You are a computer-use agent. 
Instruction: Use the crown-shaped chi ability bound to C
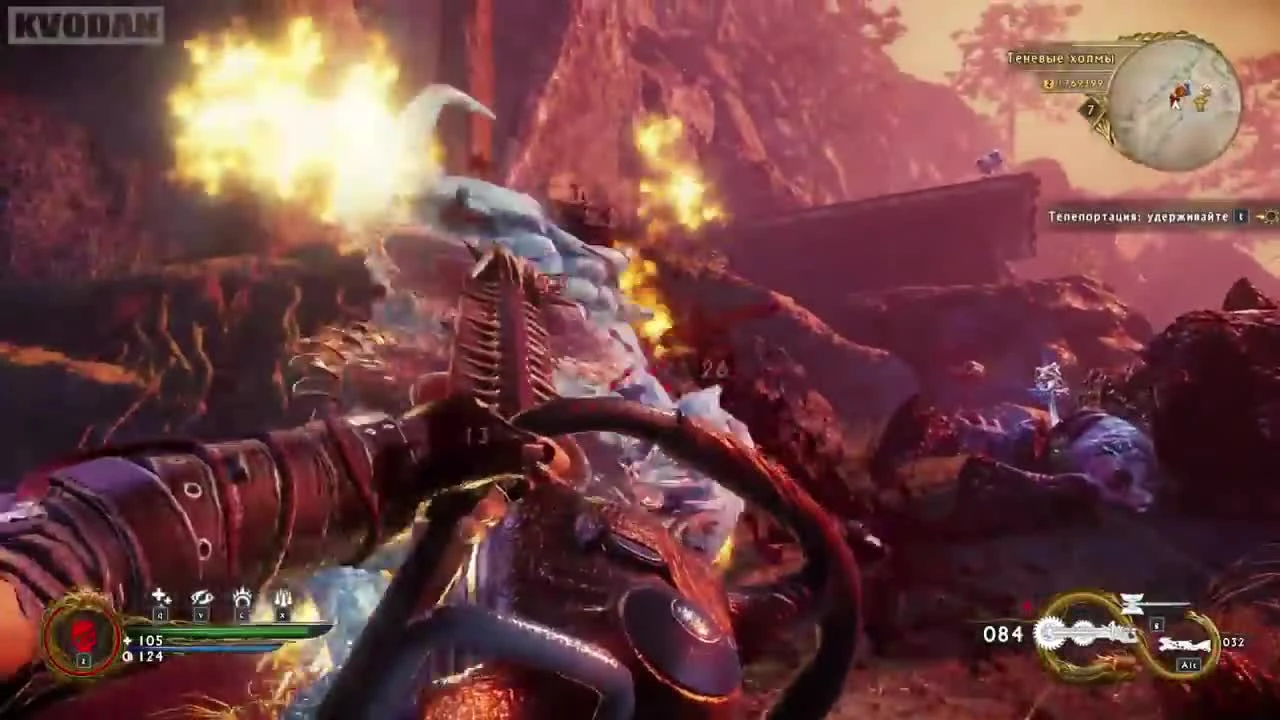point(242,597)
